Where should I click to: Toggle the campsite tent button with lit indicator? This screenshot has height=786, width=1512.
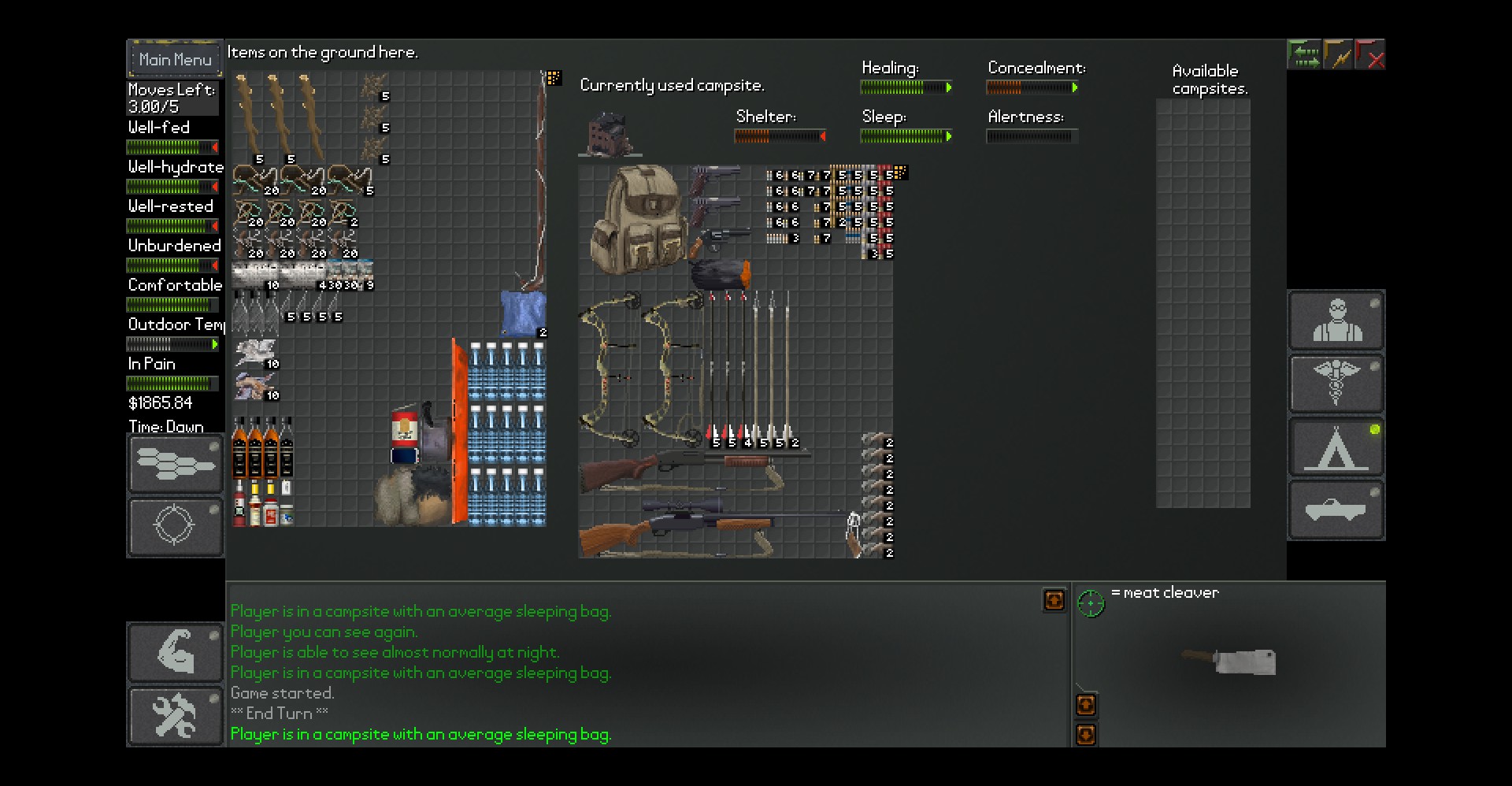(1336, 447)
